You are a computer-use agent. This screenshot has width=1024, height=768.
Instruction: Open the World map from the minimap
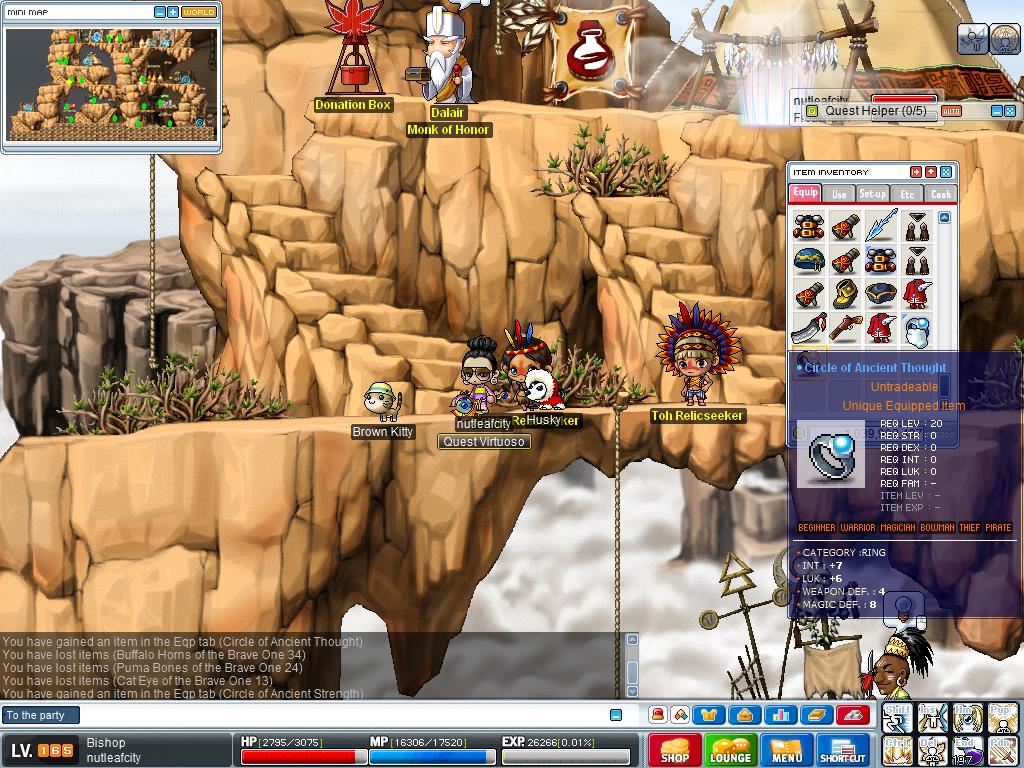198,12
